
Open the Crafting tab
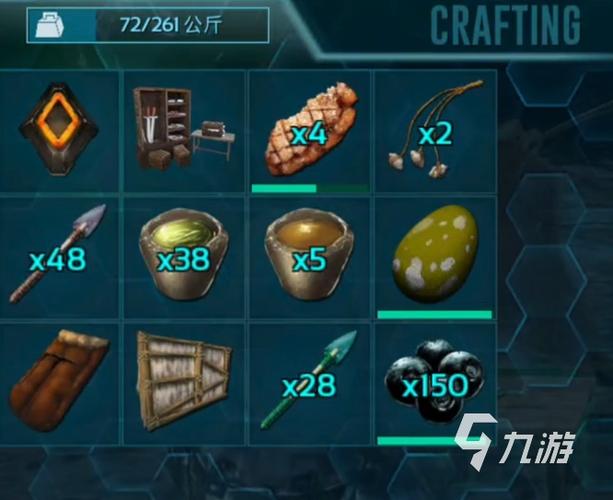coord(505,25)
